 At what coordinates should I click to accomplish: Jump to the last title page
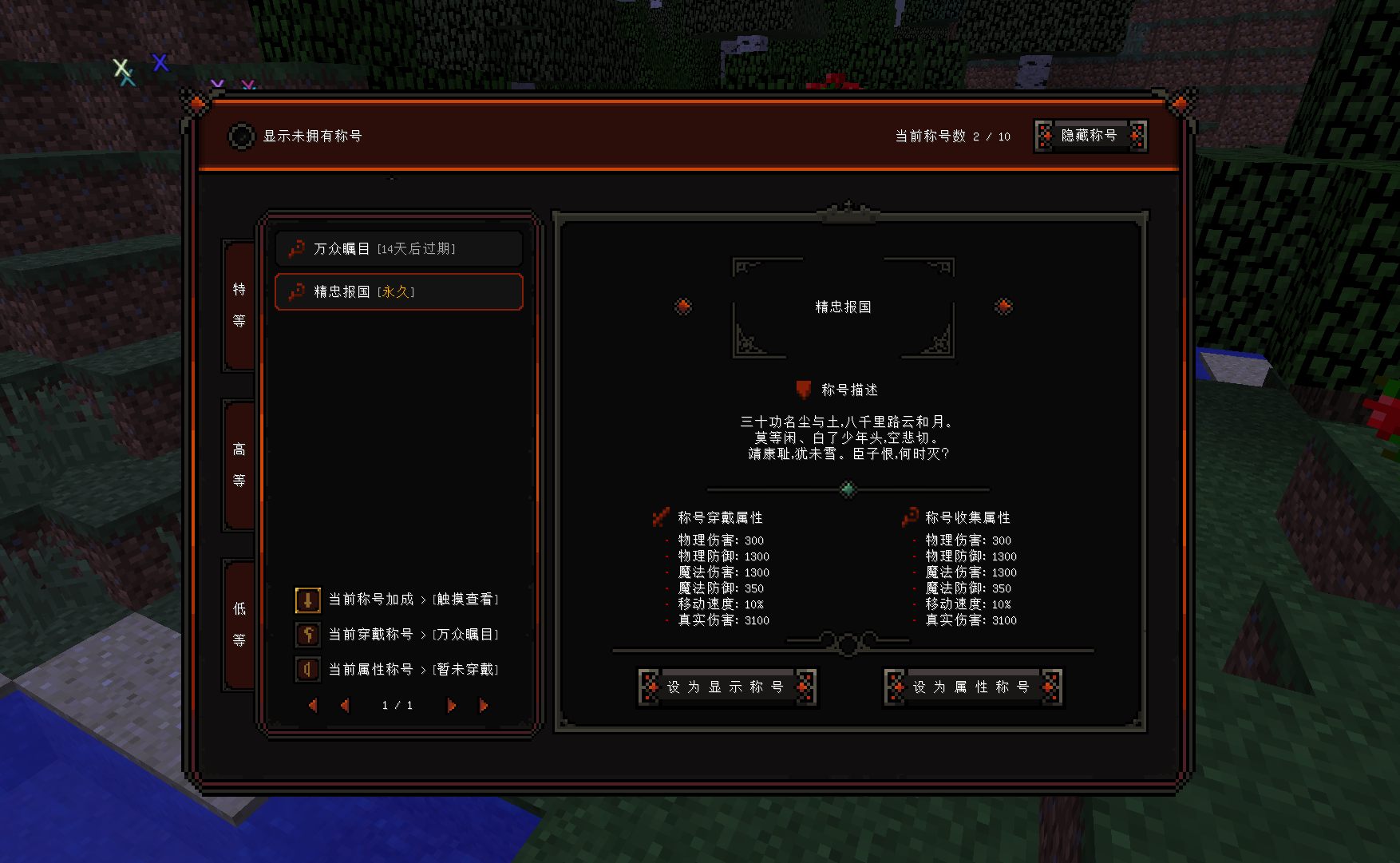(483, 706)
